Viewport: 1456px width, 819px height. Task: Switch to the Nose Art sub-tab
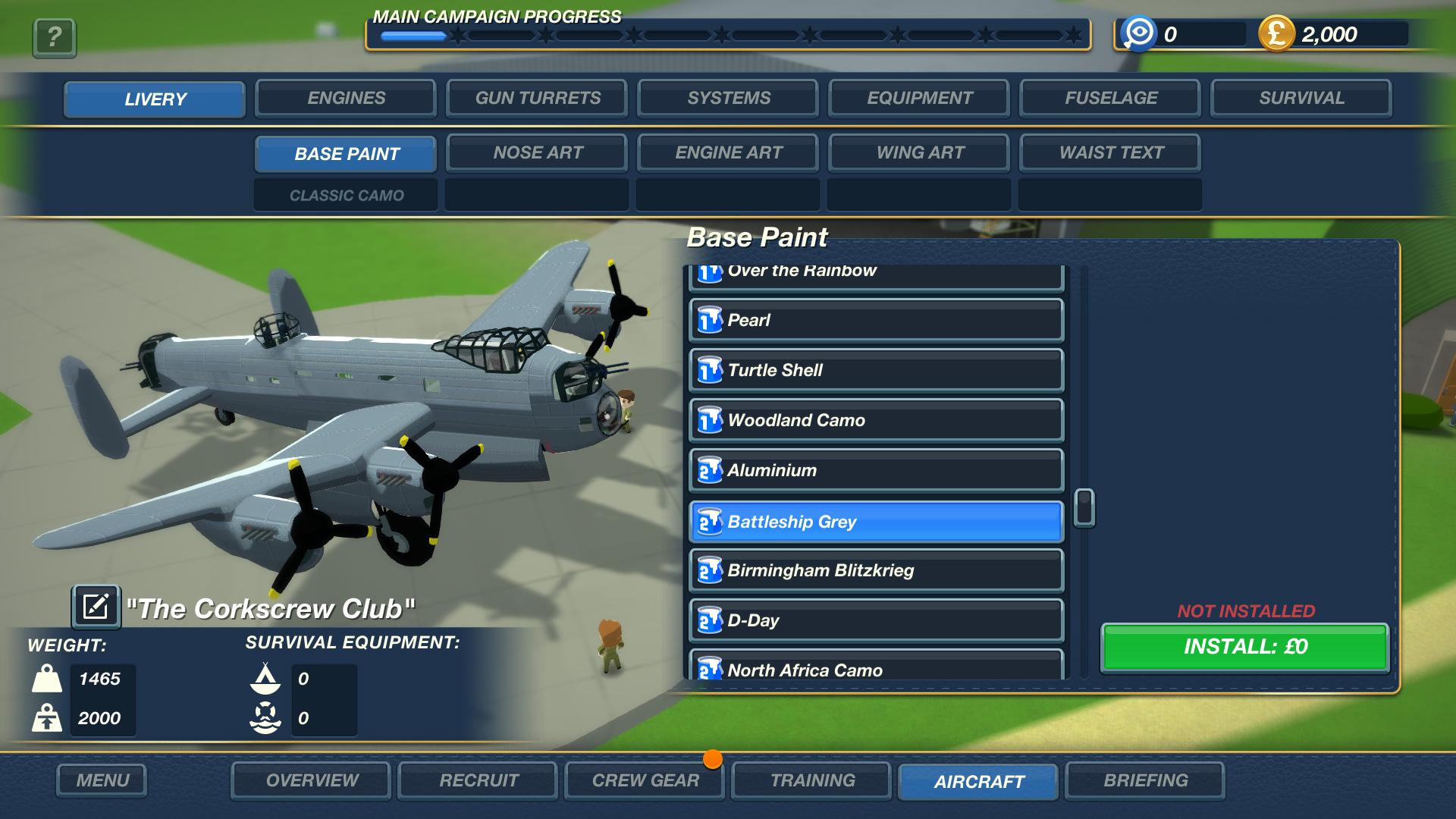coord(536,152)
